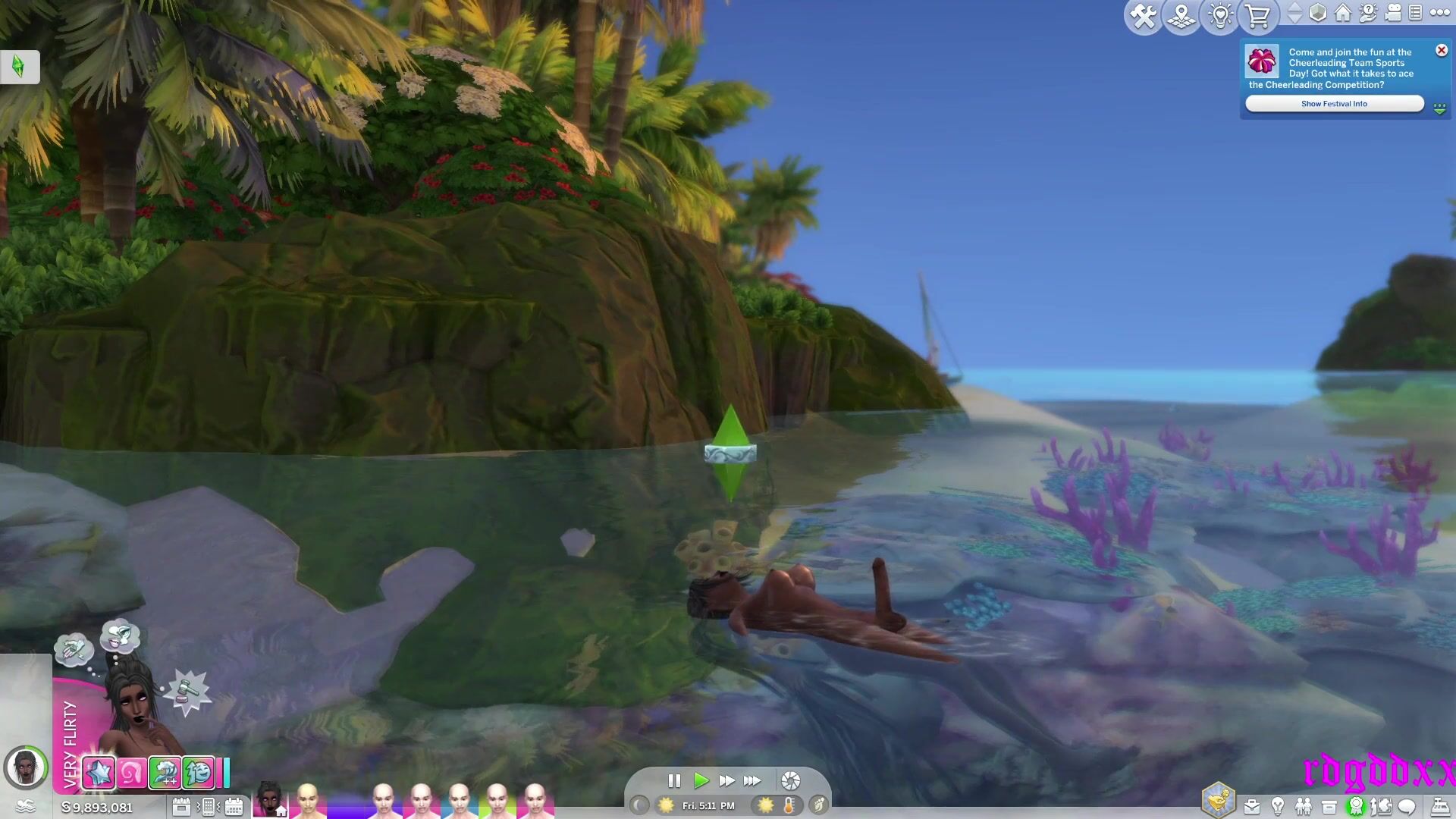This screenshot has height=819, width=1456.
Task: Open the Inventory box panel
Action: (x=1329, y=806)
